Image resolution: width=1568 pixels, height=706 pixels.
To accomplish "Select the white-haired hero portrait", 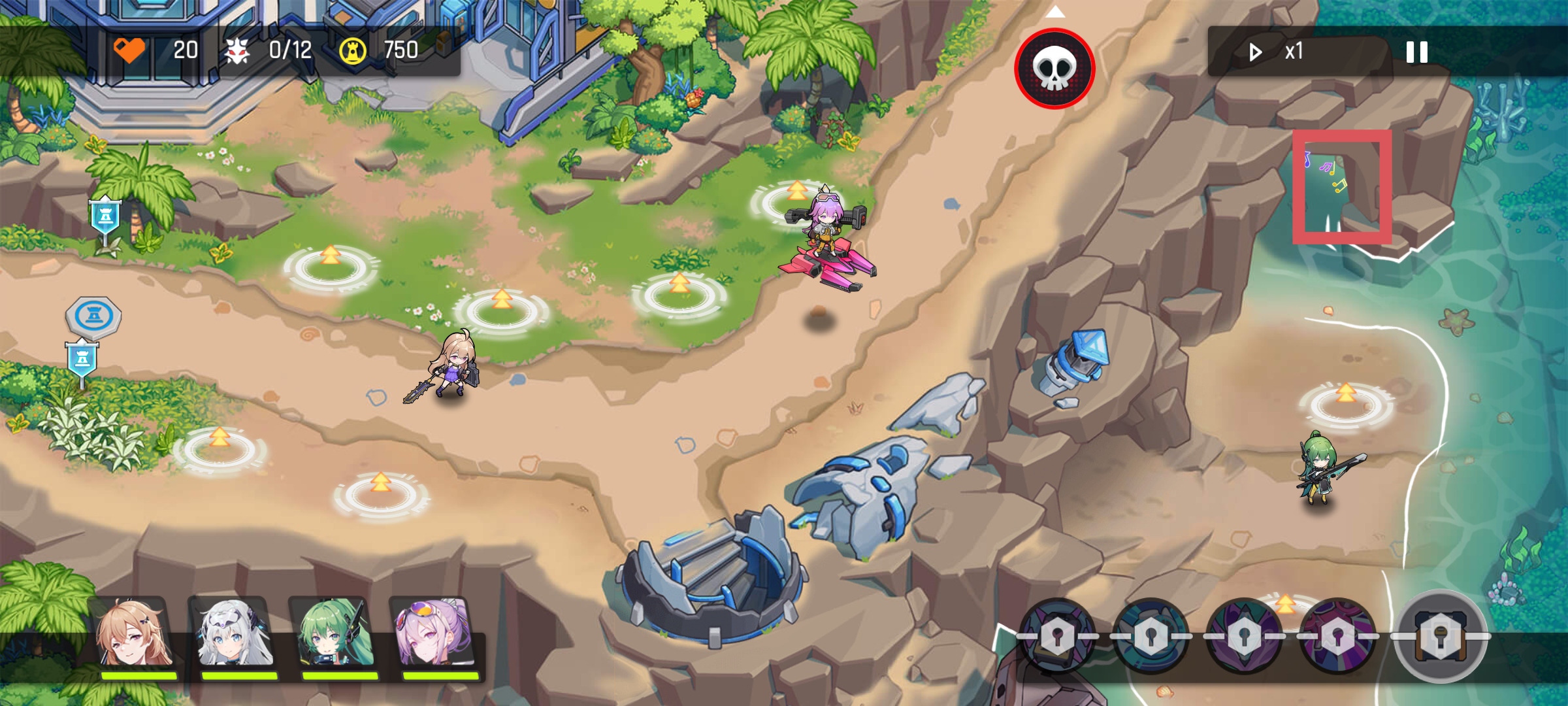I will [x=235, y=634].
